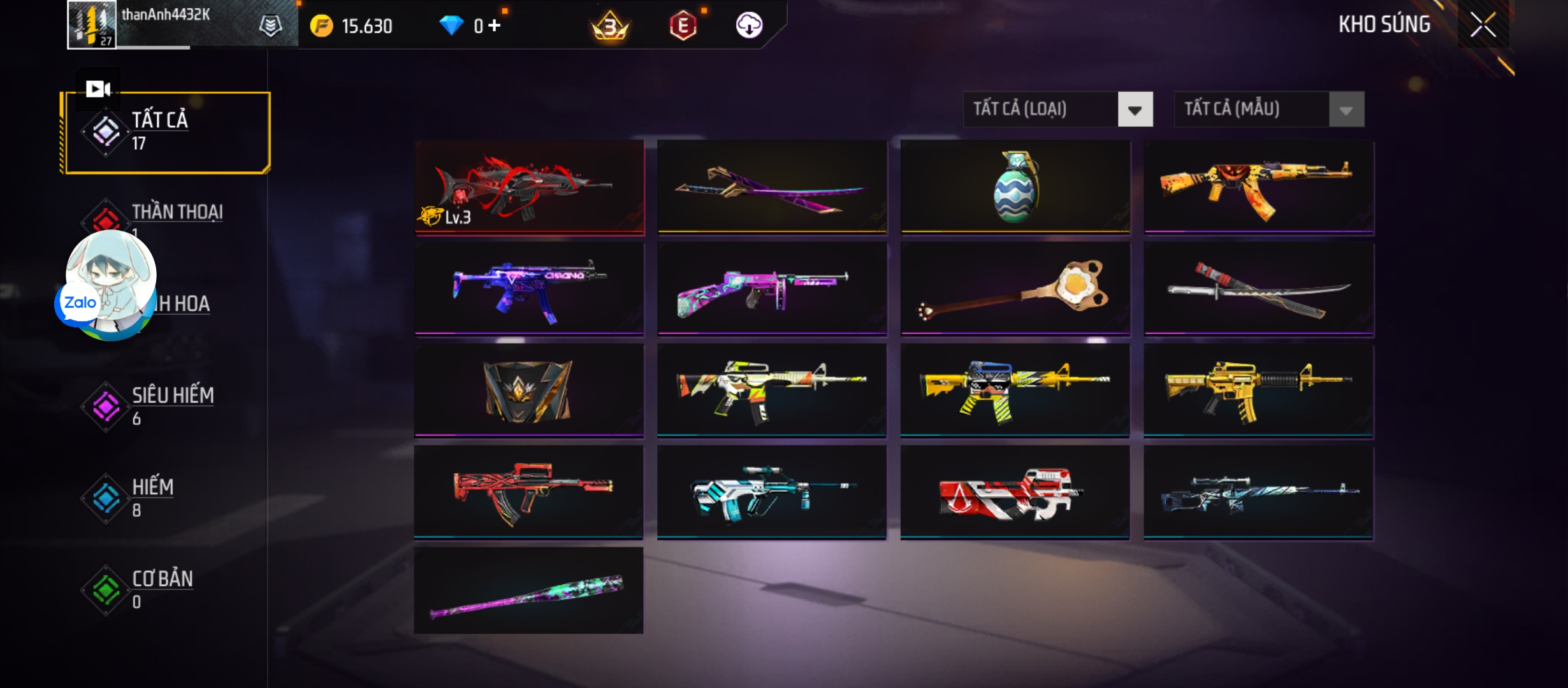Click the thanAnh4432K player profile avatar
1568x688 pixels.
tap(92, 24)
